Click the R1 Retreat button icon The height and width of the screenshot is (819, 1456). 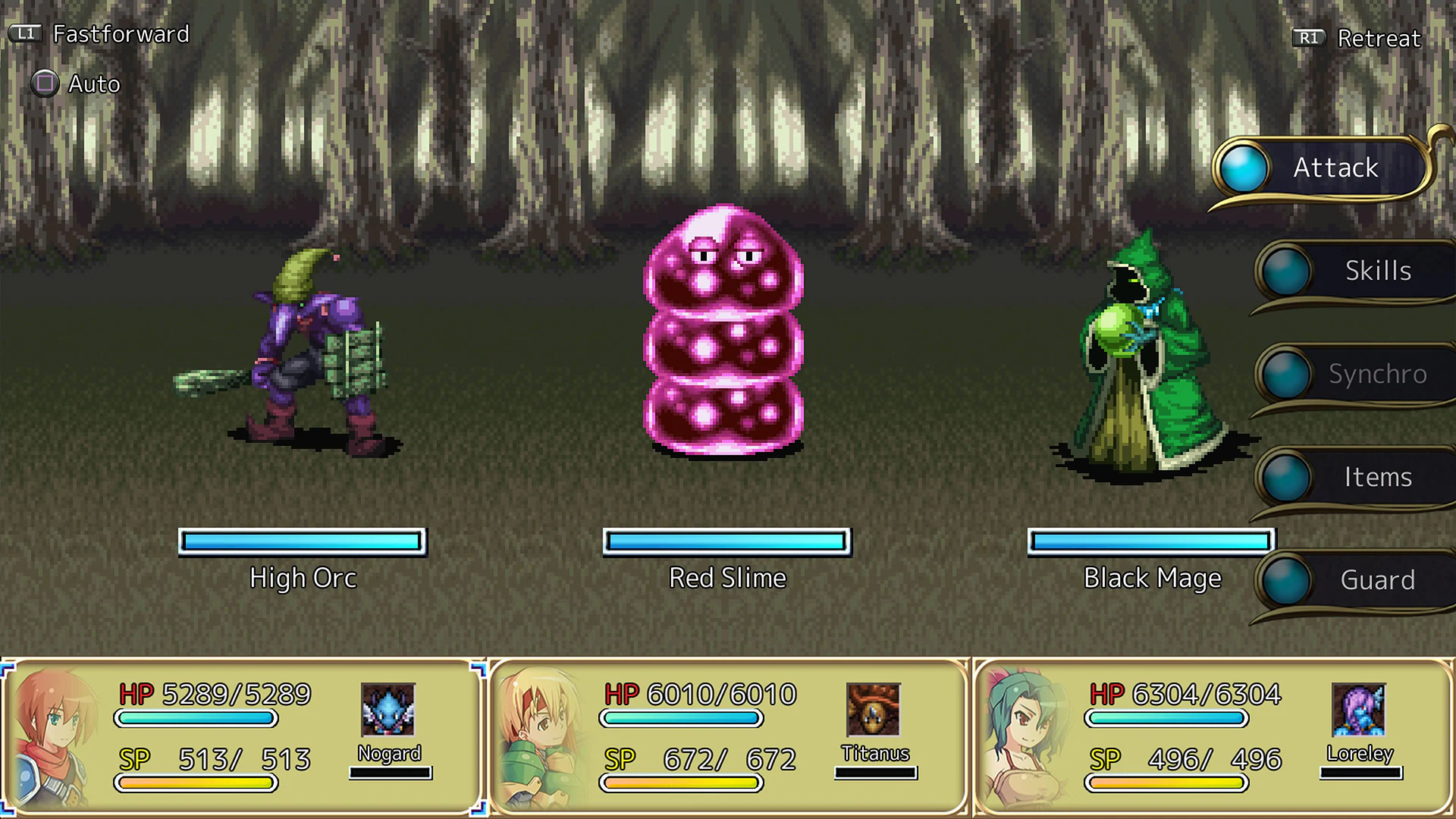click(1309, 36)
